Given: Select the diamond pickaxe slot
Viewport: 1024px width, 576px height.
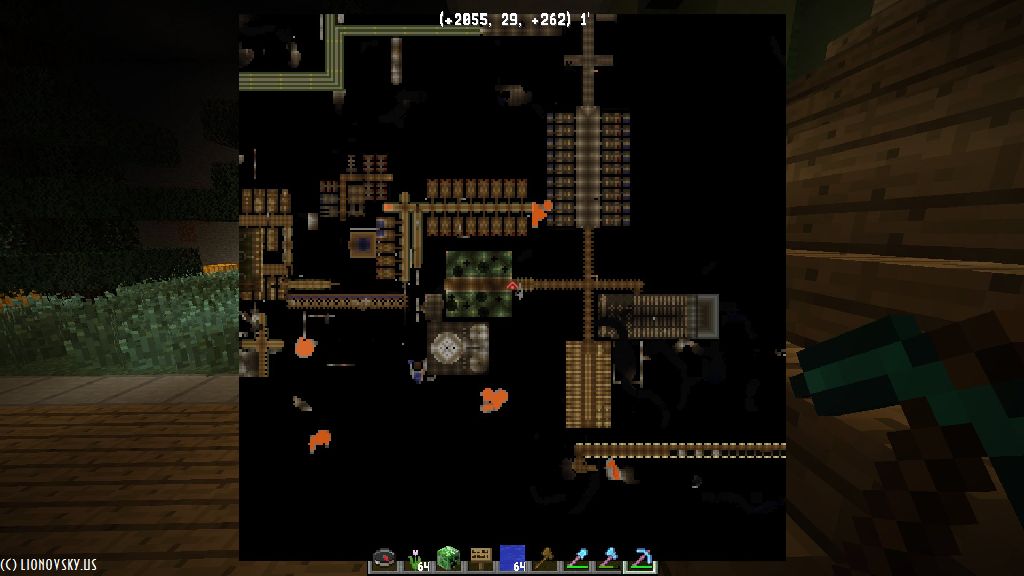Looking at the screenshot, I should [640, 558].
